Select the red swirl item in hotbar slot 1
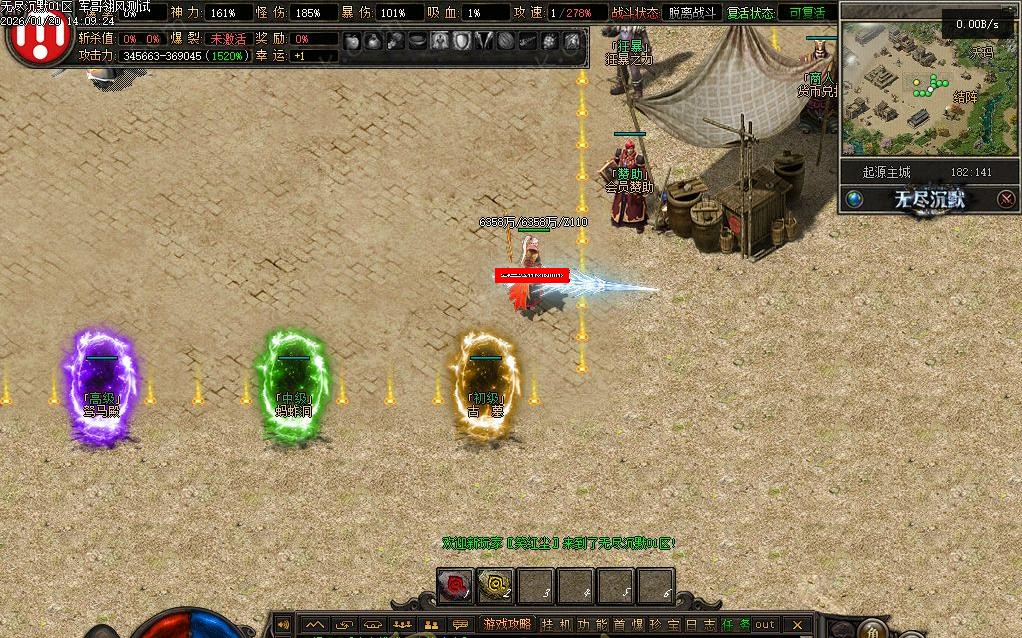The height and width of the screenshot is (638, 1022). point(456,586)
